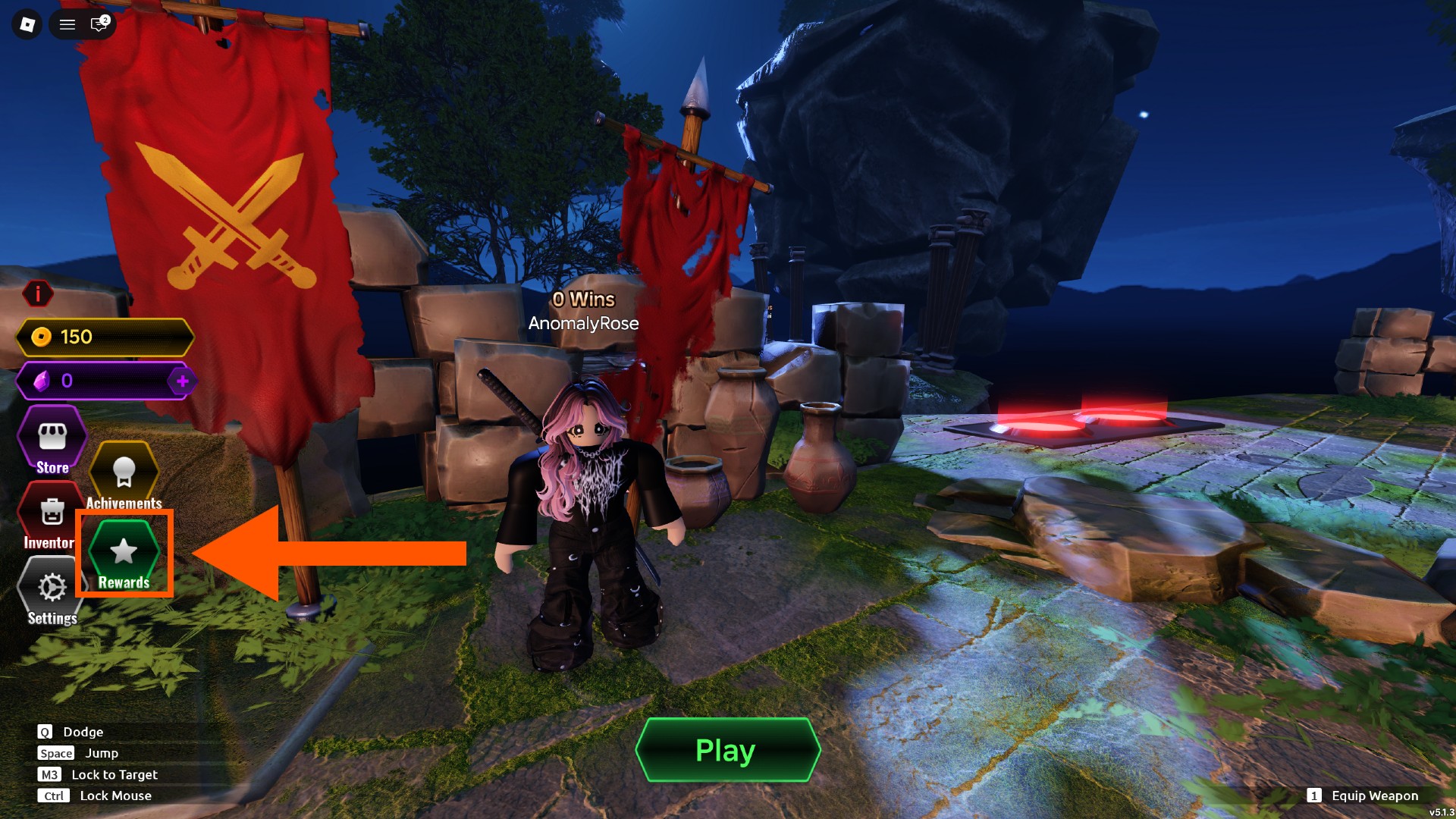Open Roblox chat with unread messages
Screen dimensions: 1456x819
[98, 24]
